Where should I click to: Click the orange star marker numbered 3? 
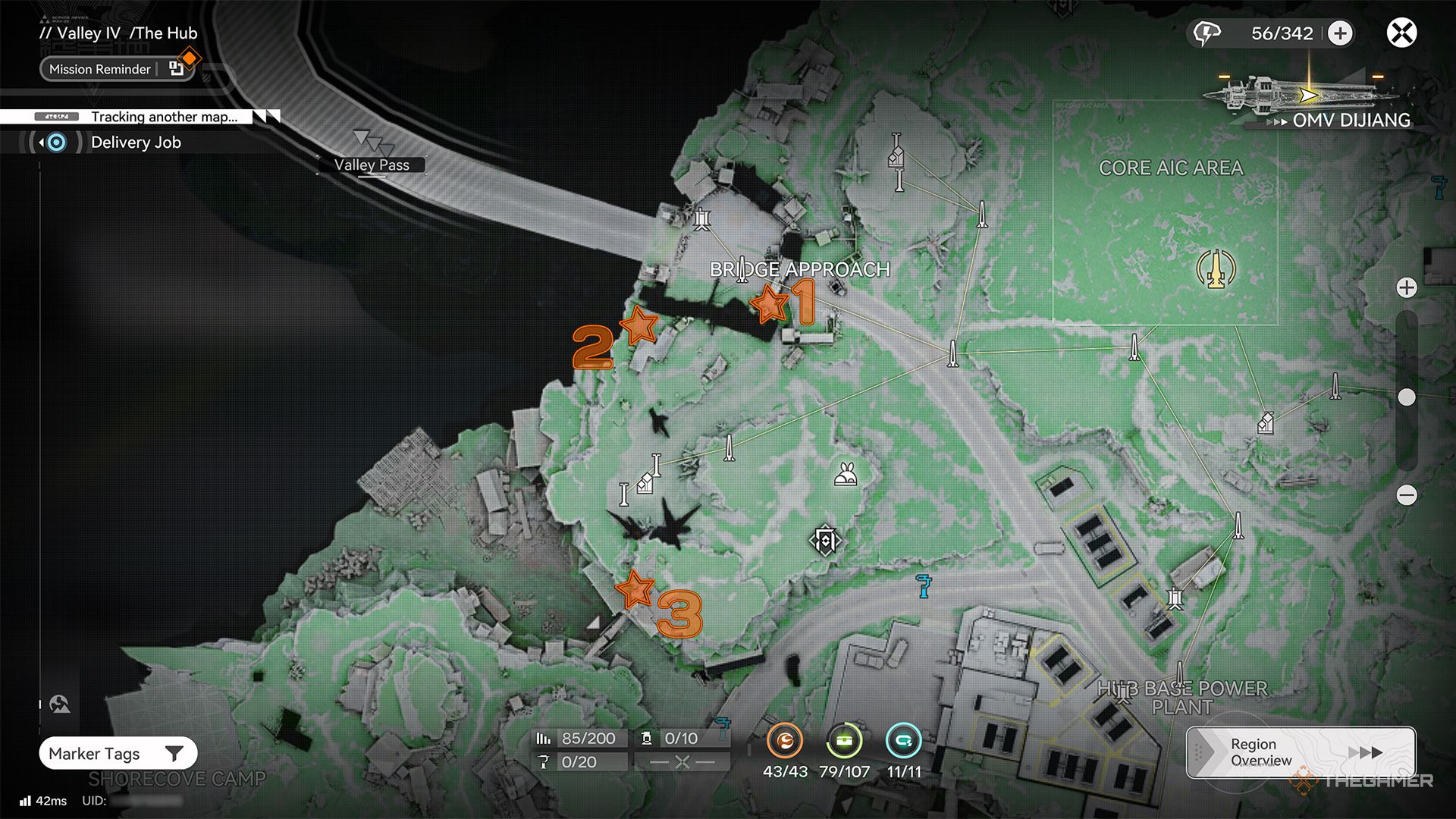635,589
